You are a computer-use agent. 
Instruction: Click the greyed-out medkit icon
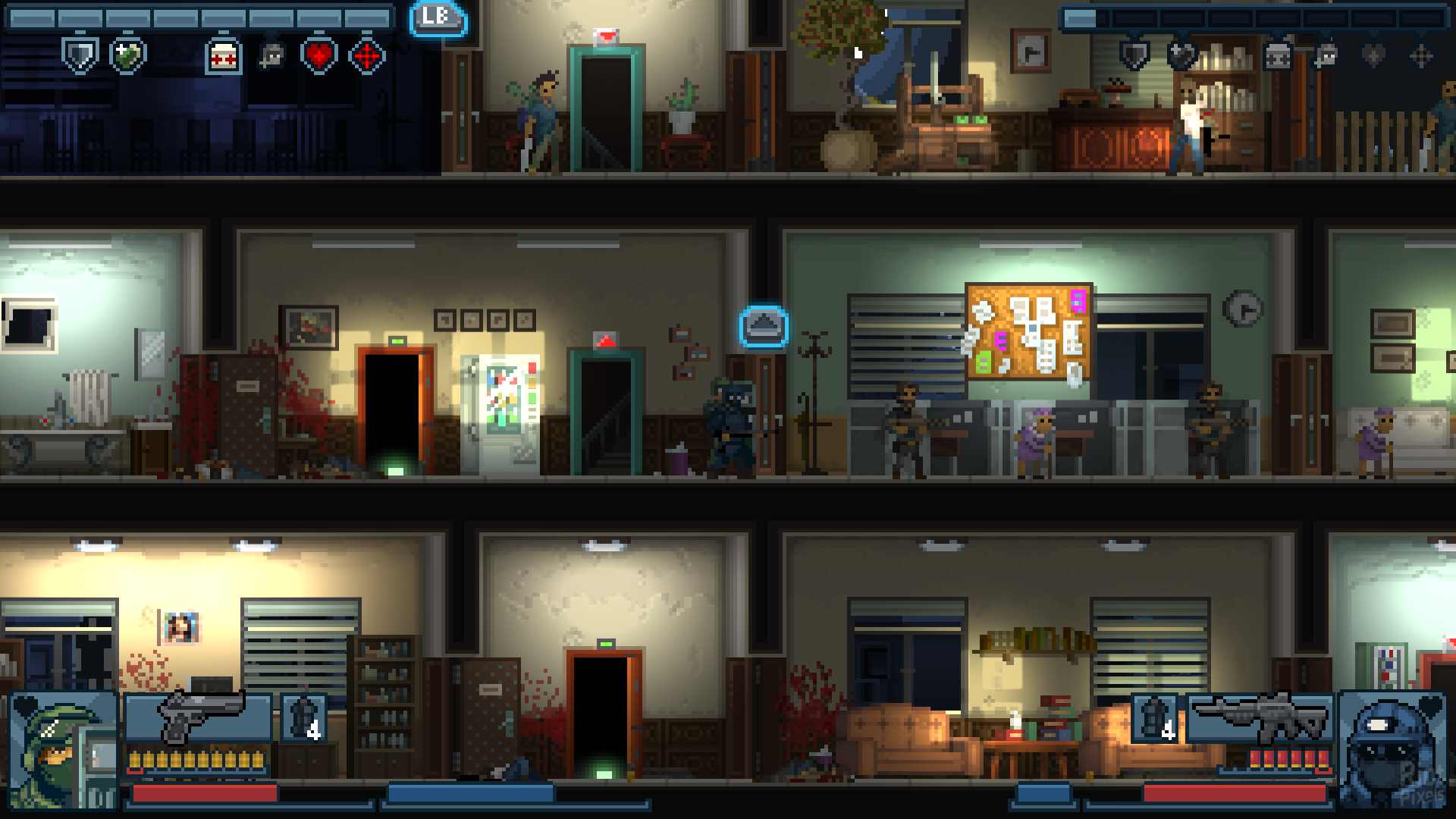(x=1278, y=55)
